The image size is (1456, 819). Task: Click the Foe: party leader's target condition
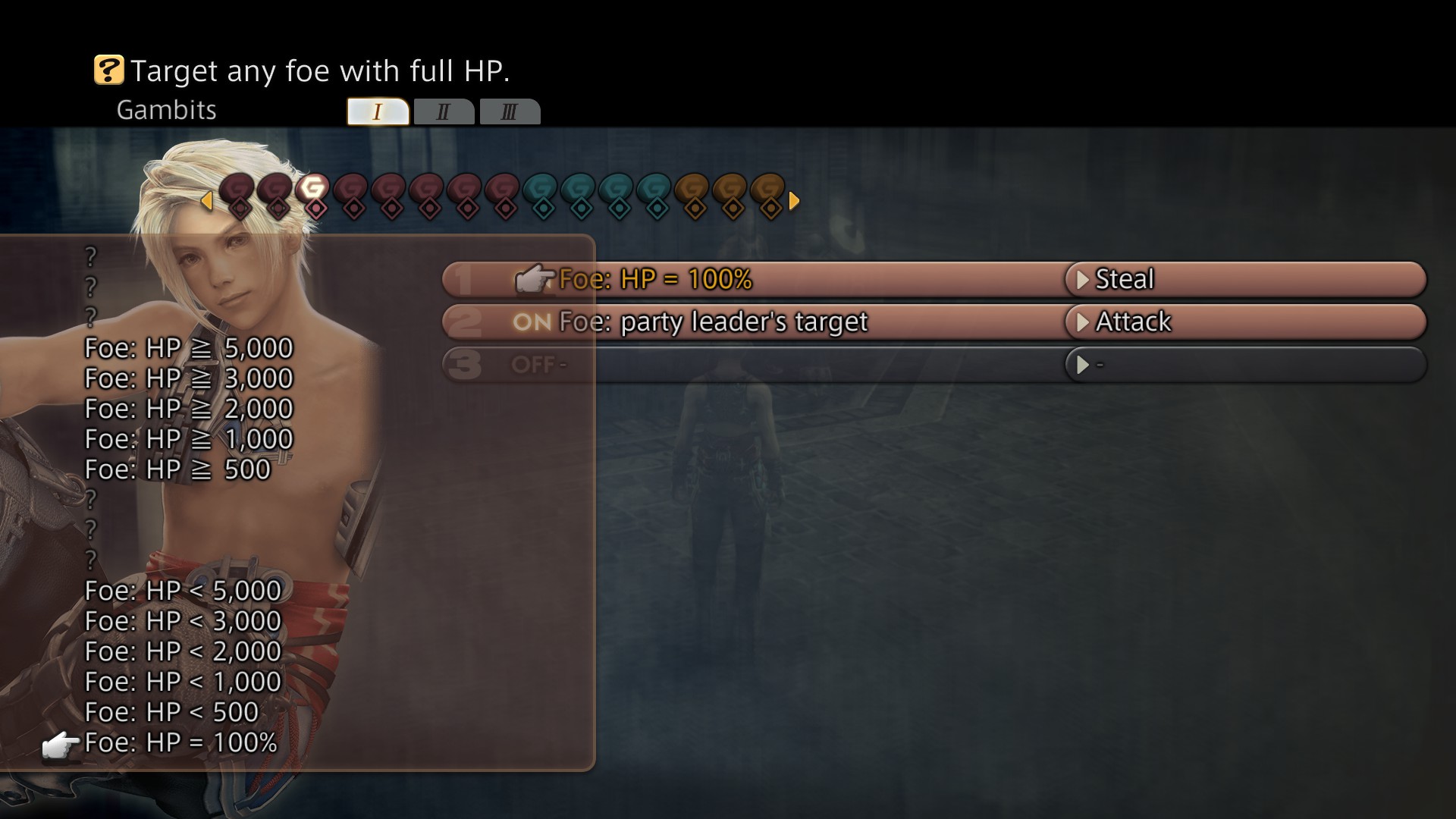pos(713,322)
